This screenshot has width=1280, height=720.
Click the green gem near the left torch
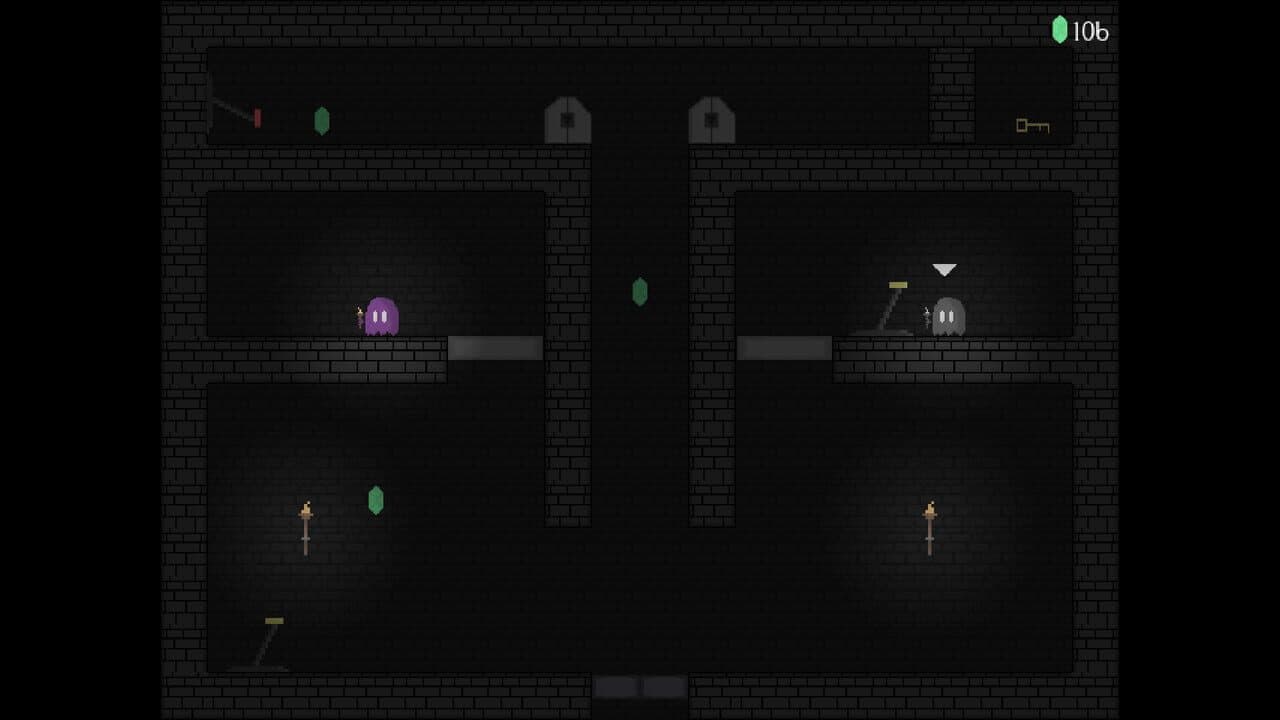375,500
